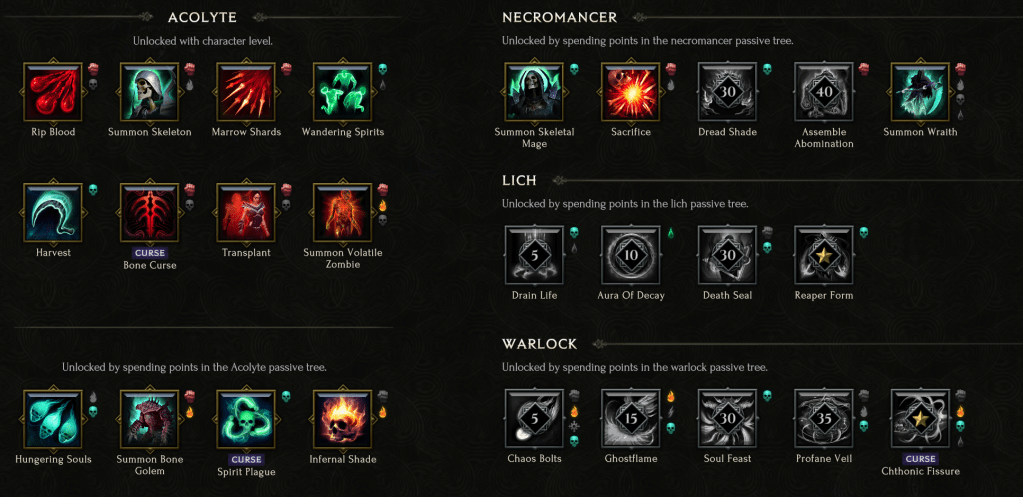Click the Marrow Shards skill icon
The image size is (1023, 497).
click(246, 92)
